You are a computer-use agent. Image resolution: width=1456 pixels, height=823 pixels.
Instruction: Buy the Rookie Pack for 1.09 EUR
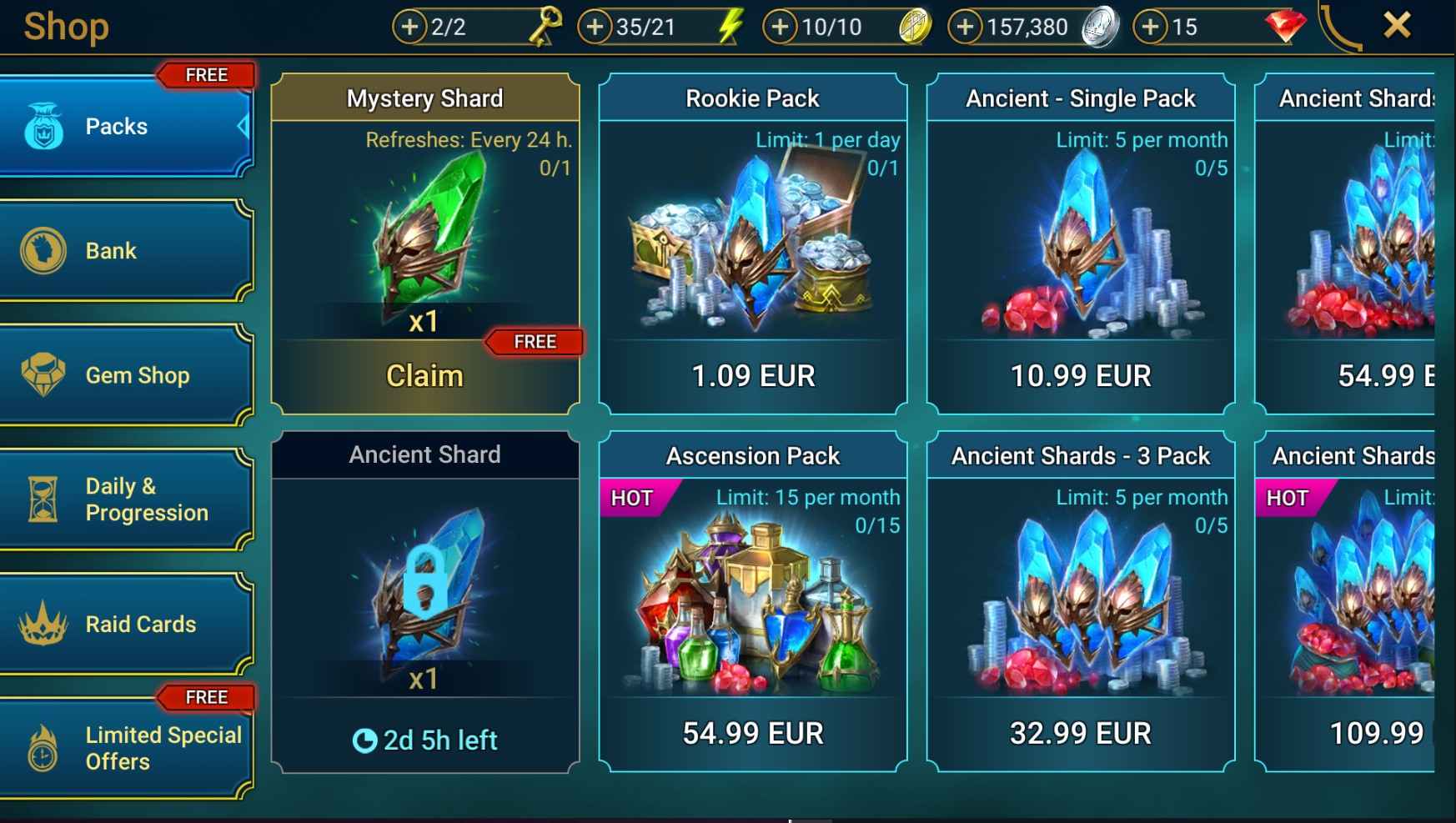[x=753, y=376]
